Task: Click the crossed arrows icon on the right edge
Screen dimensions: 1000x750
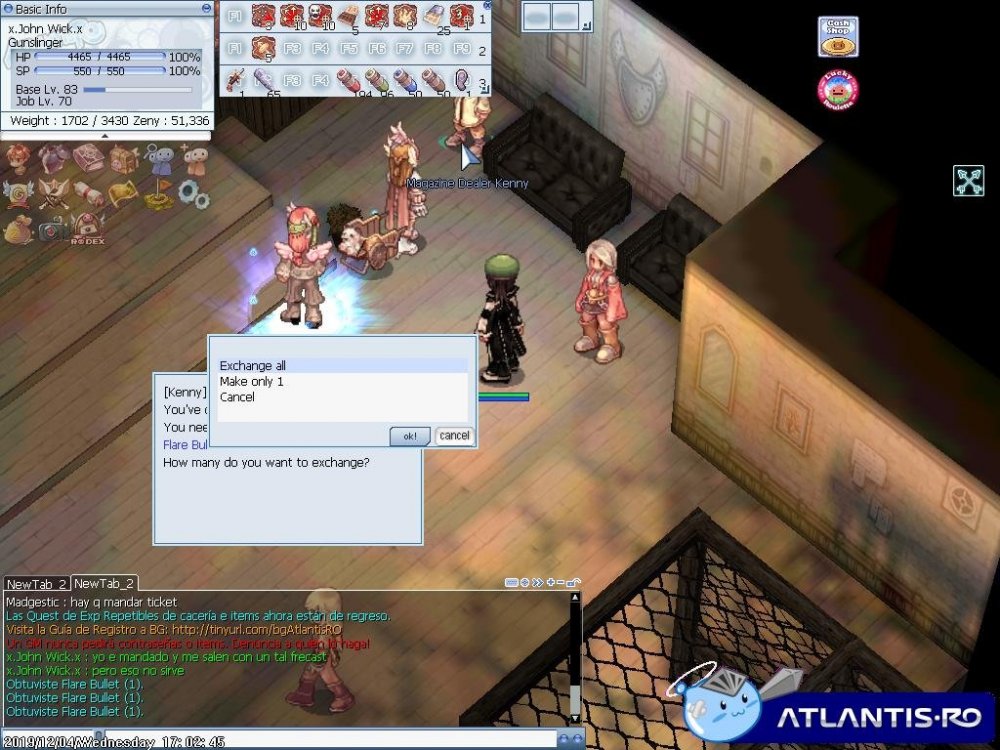Action: click(968, 181)
